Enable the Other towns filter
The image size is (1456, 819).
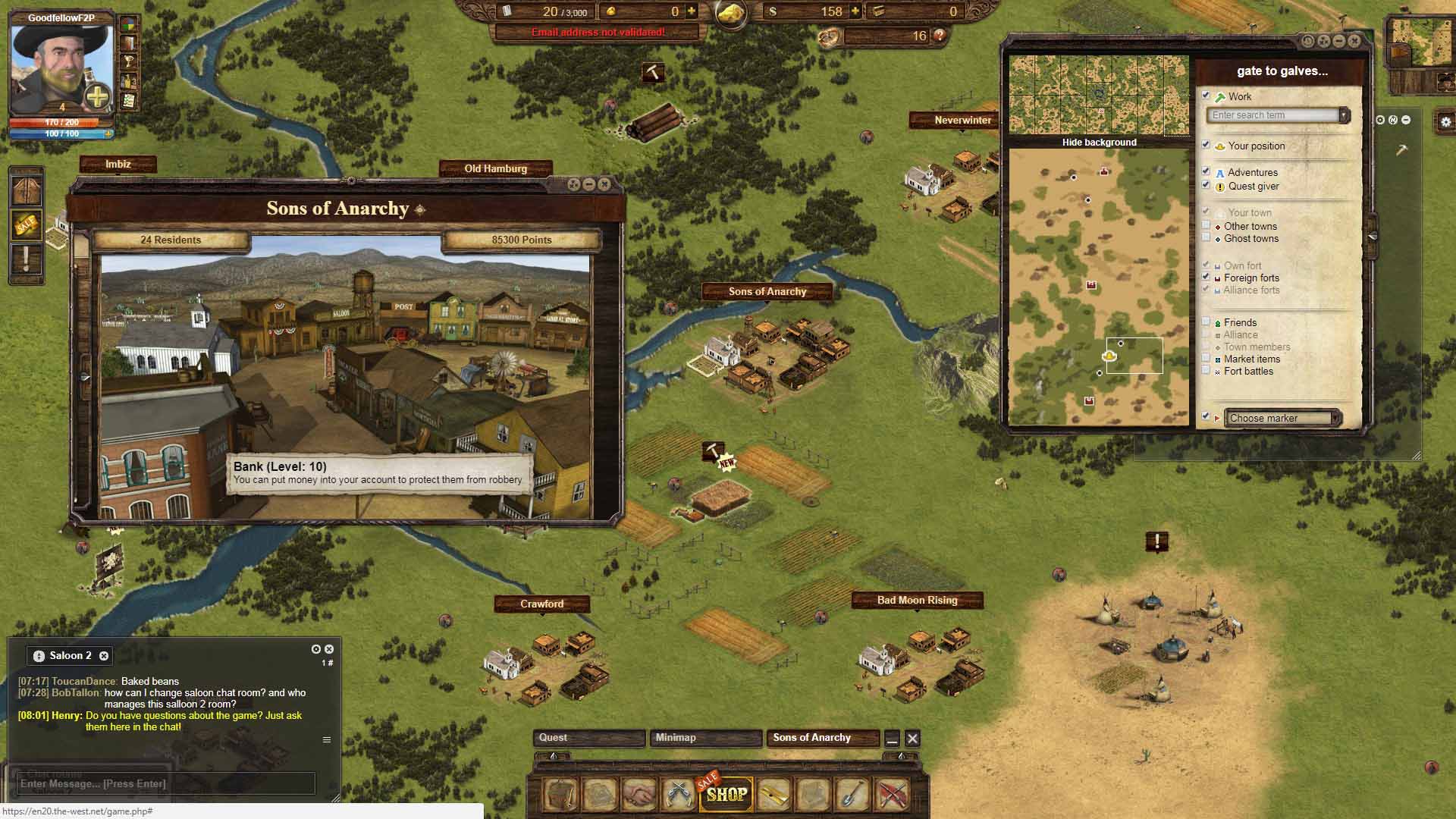[x=1206, y=225]
